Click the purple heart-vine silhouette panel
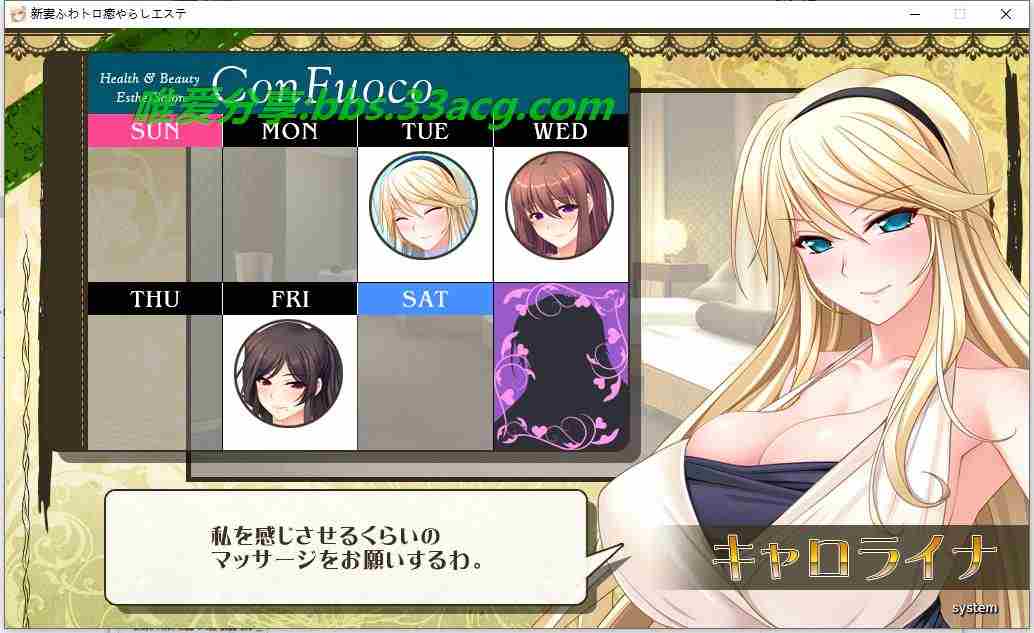The width and height of the screenshot is (1034, 633). (x=560, y=366)
